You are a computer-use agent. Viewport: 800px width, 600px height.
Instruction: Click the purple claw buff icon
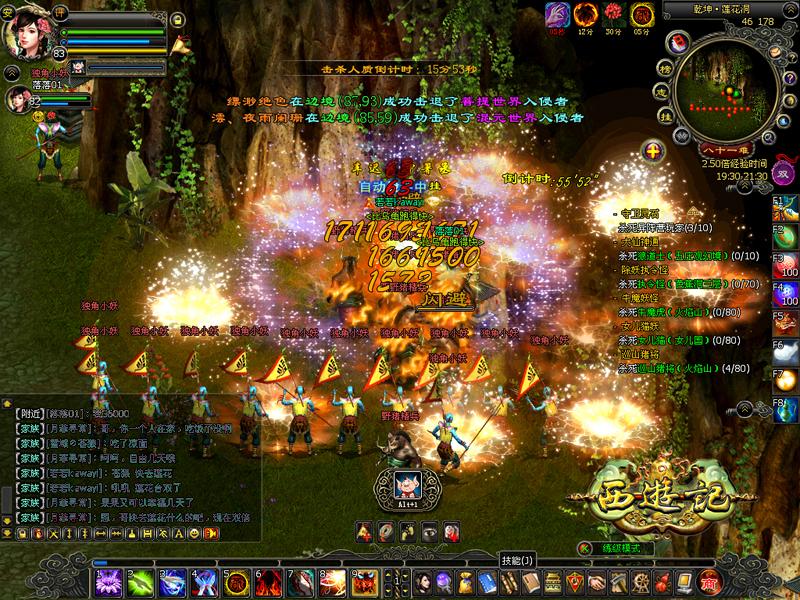tap(557, 15)
